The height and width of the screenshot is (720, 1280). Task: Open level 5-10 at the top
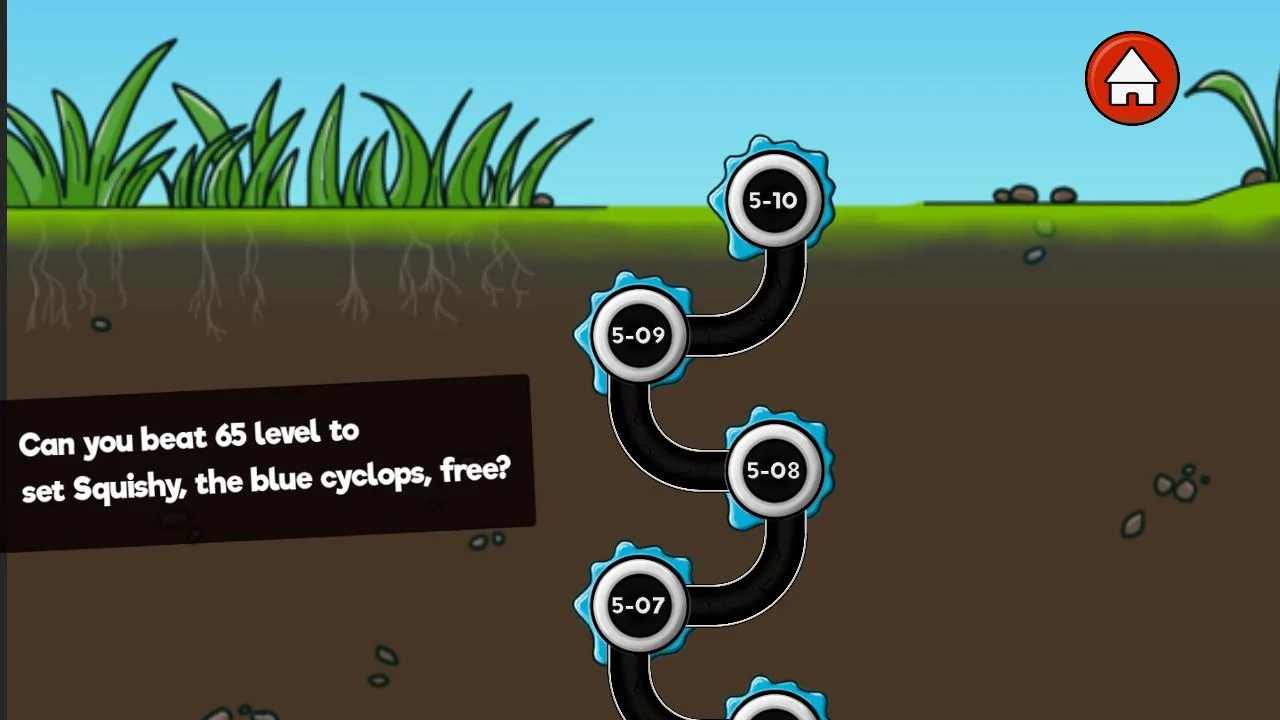pyautogui.click(x=773, y=200)
